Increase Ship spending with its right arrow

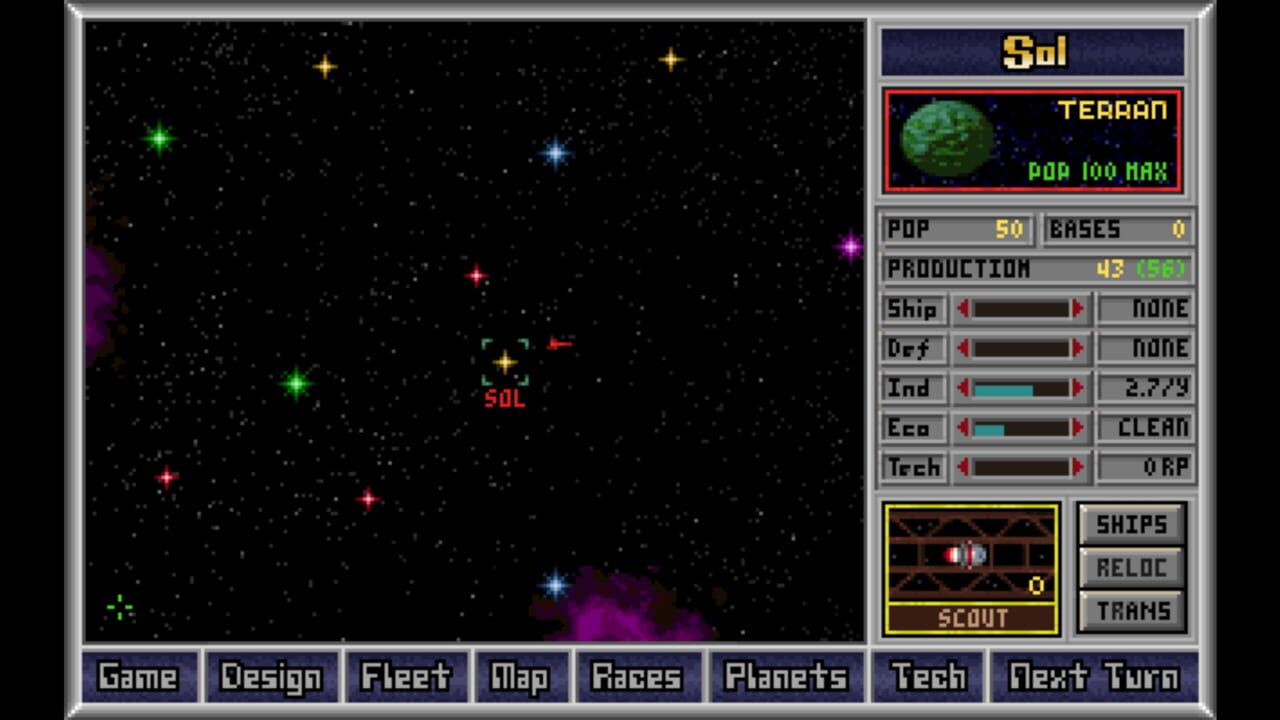[1078, 309]
